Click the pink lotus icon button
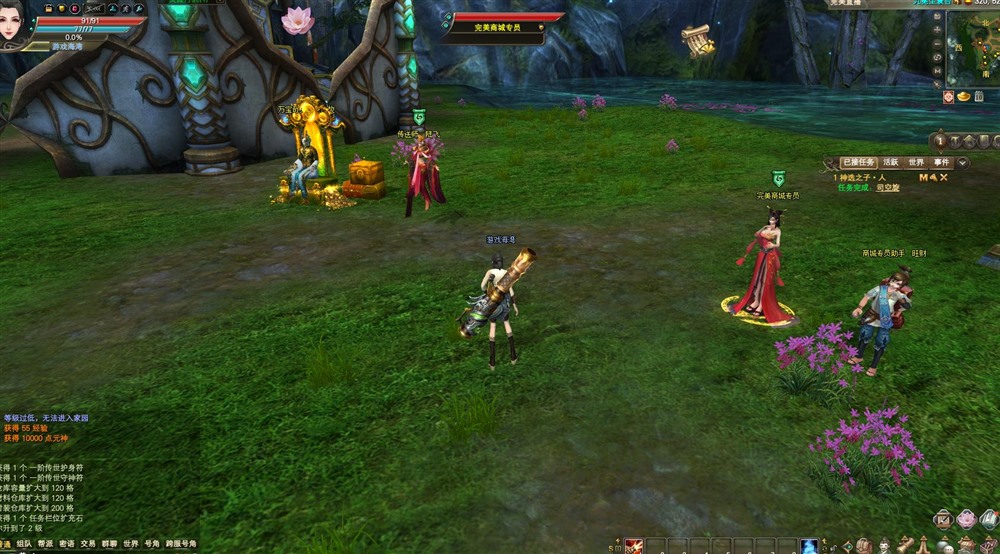 (x=966, y=518)
